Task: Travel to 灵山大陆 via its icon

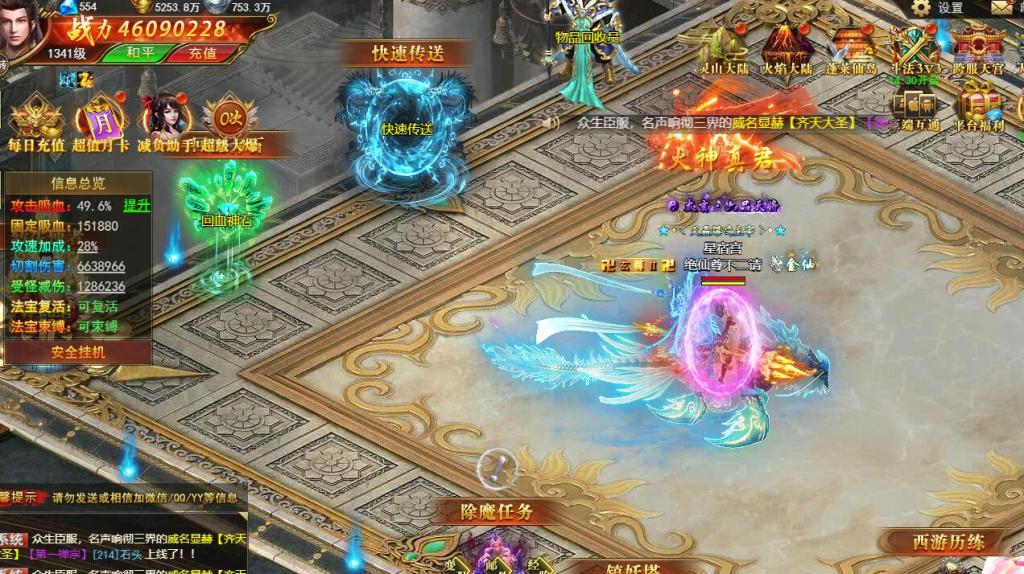Action: click(724, 50)
